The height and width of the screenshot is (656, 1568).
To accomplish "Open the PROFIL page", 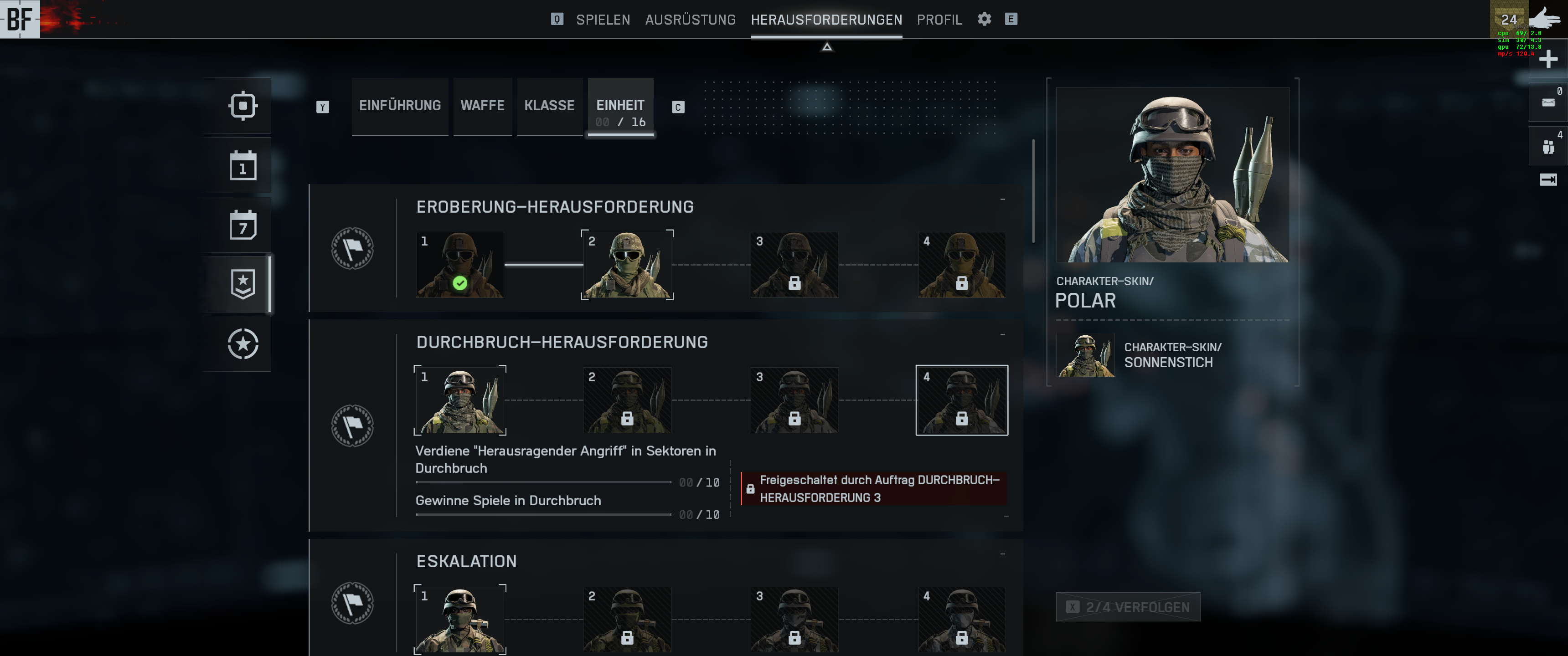I will pyautogui.click(x=939, y=20).
